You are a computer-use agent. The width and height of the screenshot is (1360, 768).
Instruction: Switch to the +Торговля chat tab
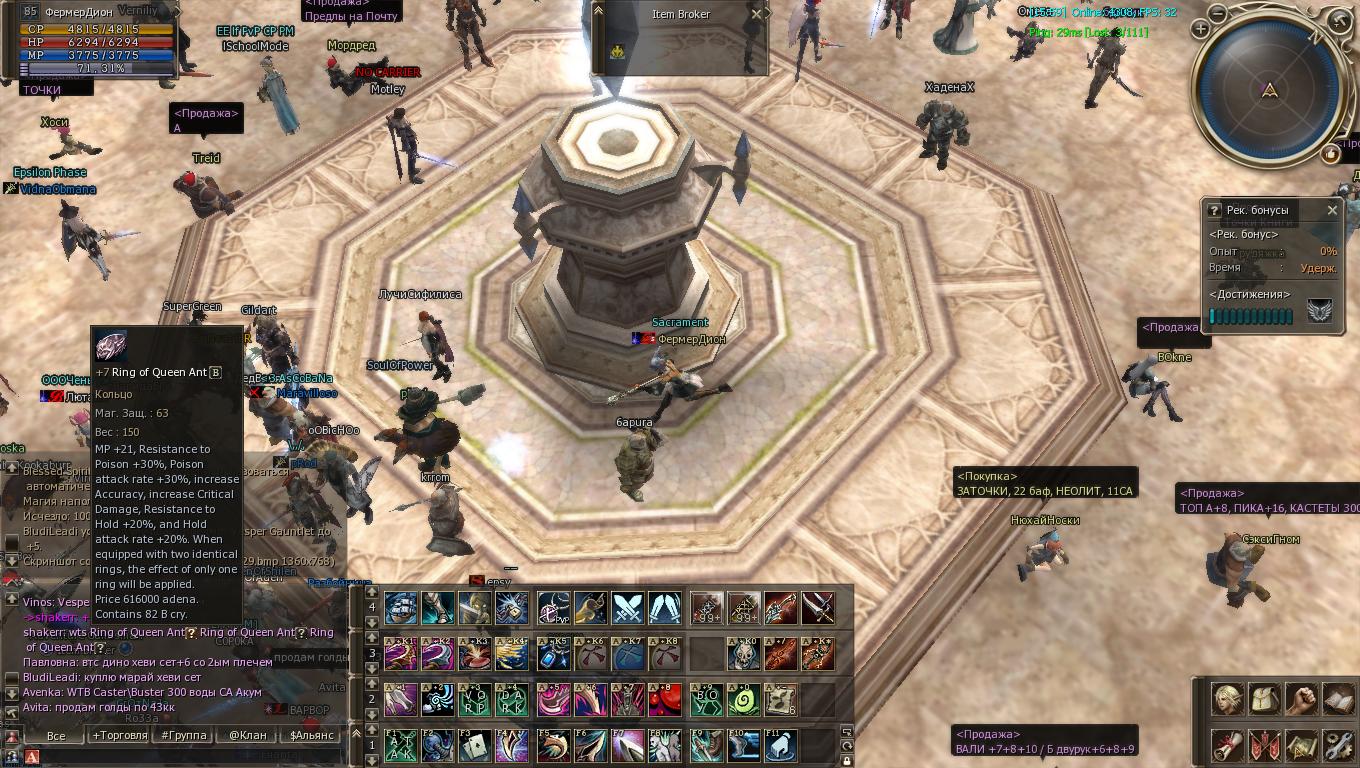coord(120,735)
